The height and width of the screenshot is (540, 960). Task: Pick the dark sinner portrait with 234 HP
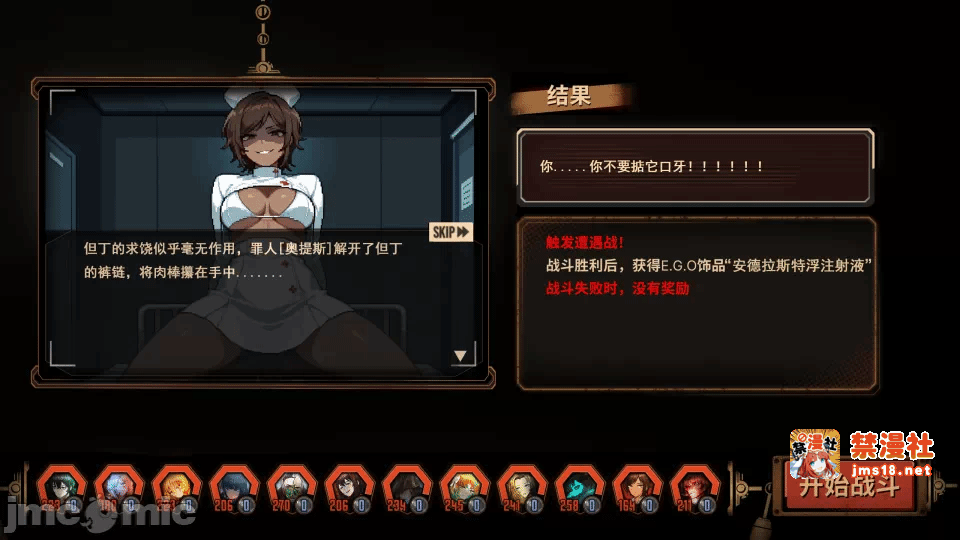(x=406, y=489)
